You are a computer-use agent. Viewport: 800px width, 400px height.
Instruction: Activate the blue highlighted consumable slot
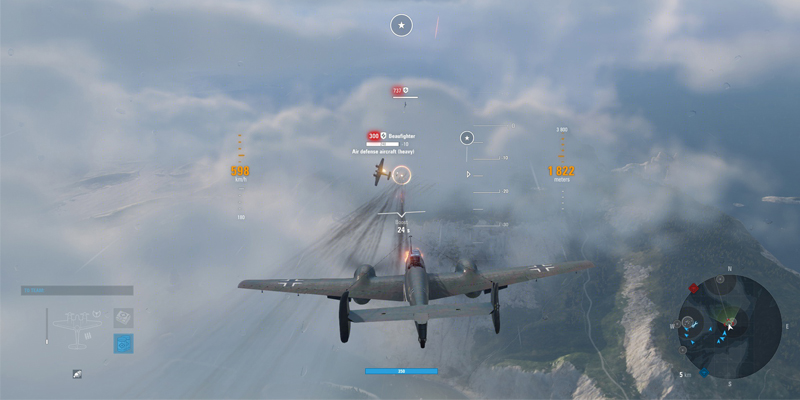123,343
